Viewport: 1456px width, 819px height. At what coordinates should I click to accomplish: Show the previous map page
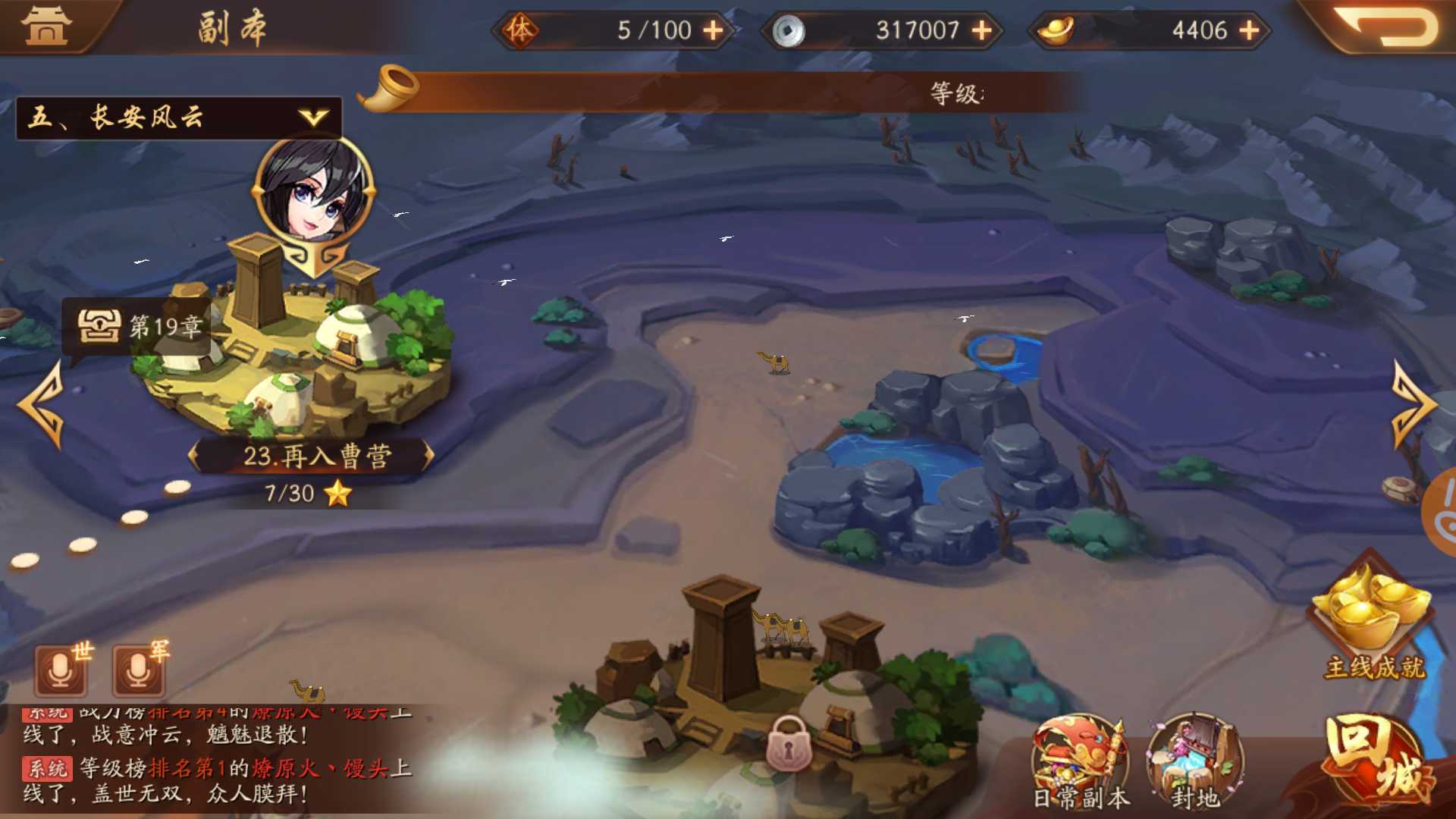[42, 404]
